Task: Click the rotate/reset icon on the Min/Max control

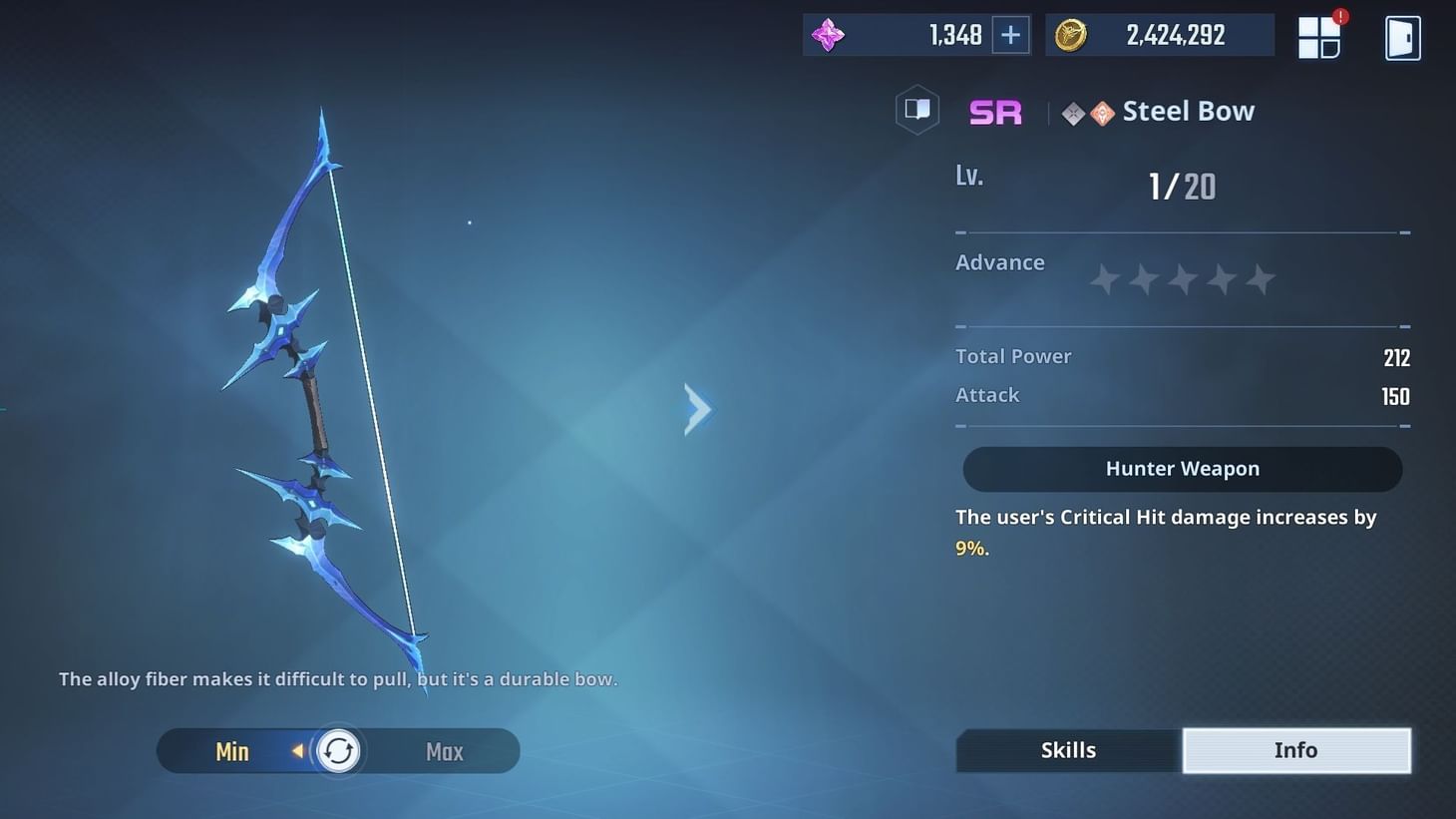Action: pyautogui.click(x=338, y=750)
